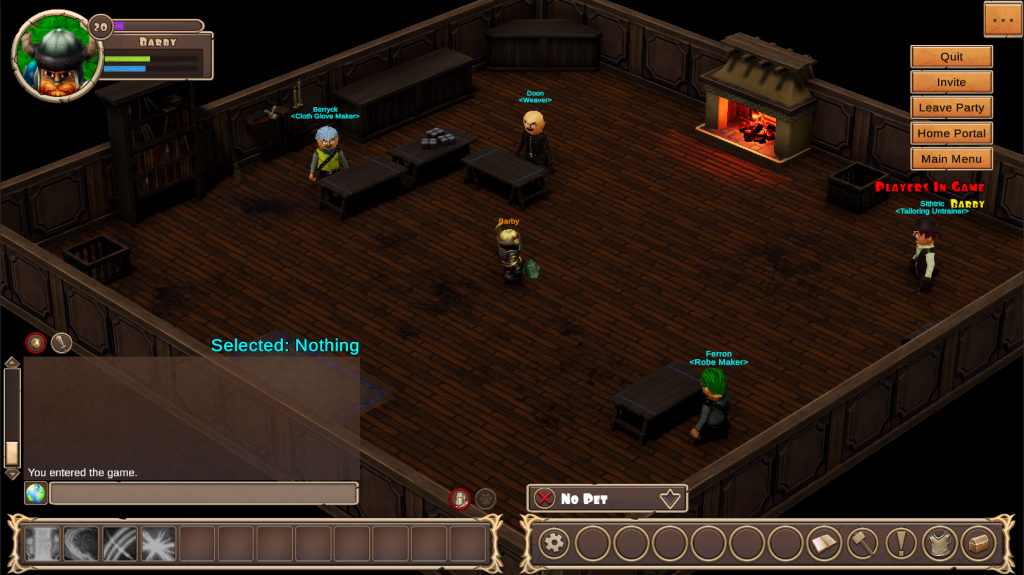The height and width of the screenshot is (575, 1024).
Task: Show quests via the exclamation mark icon
Action: (x=902, y=544)
